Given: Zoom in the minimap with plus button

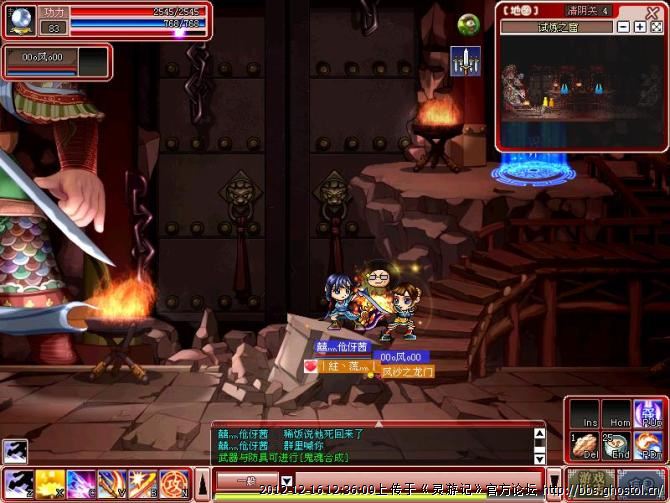Looking at the screenshot, I should [638, 27].
